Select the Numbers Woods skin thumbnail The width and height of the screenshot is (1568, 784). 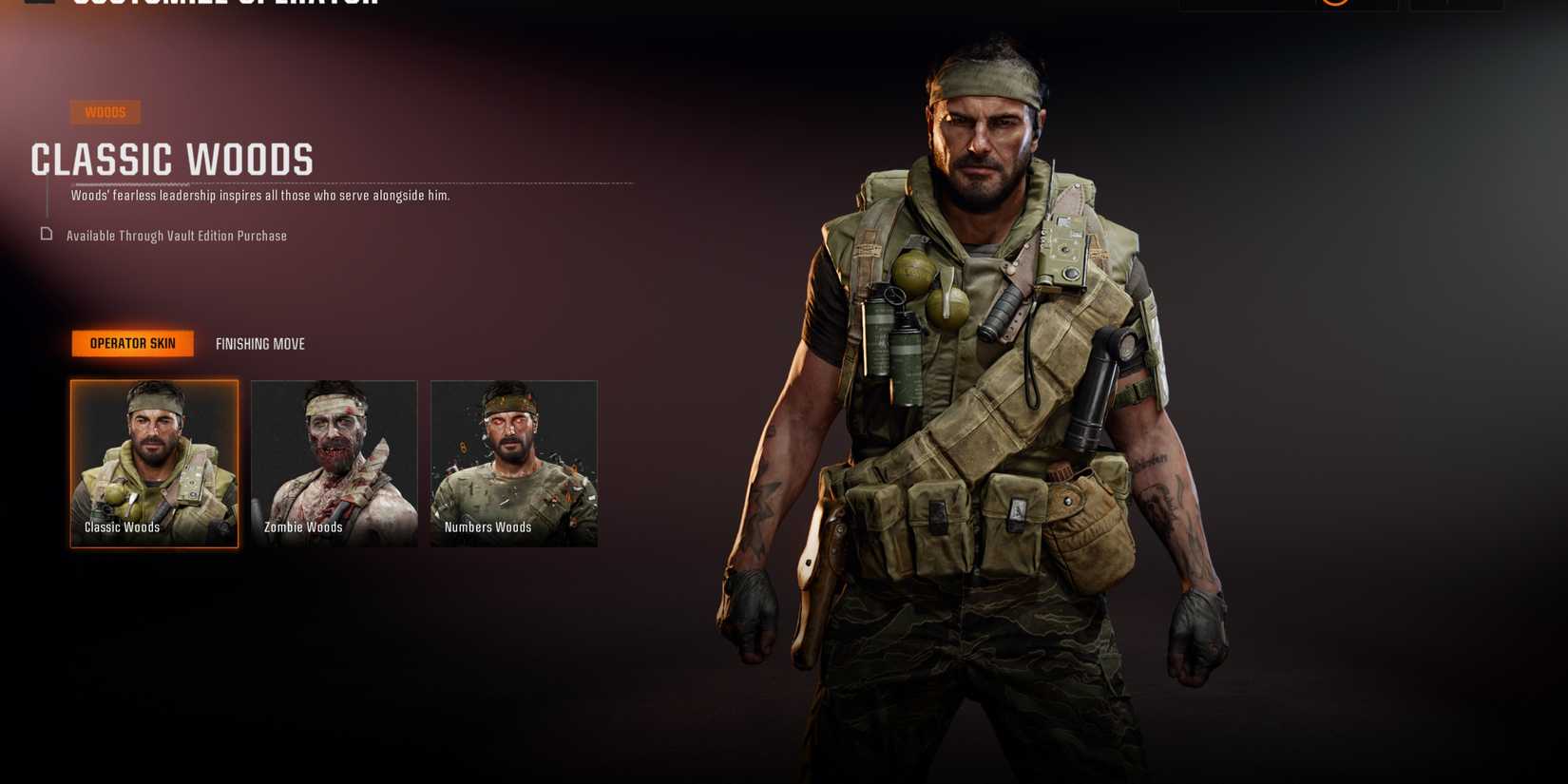pyautogui.click(x=514, y=463)
